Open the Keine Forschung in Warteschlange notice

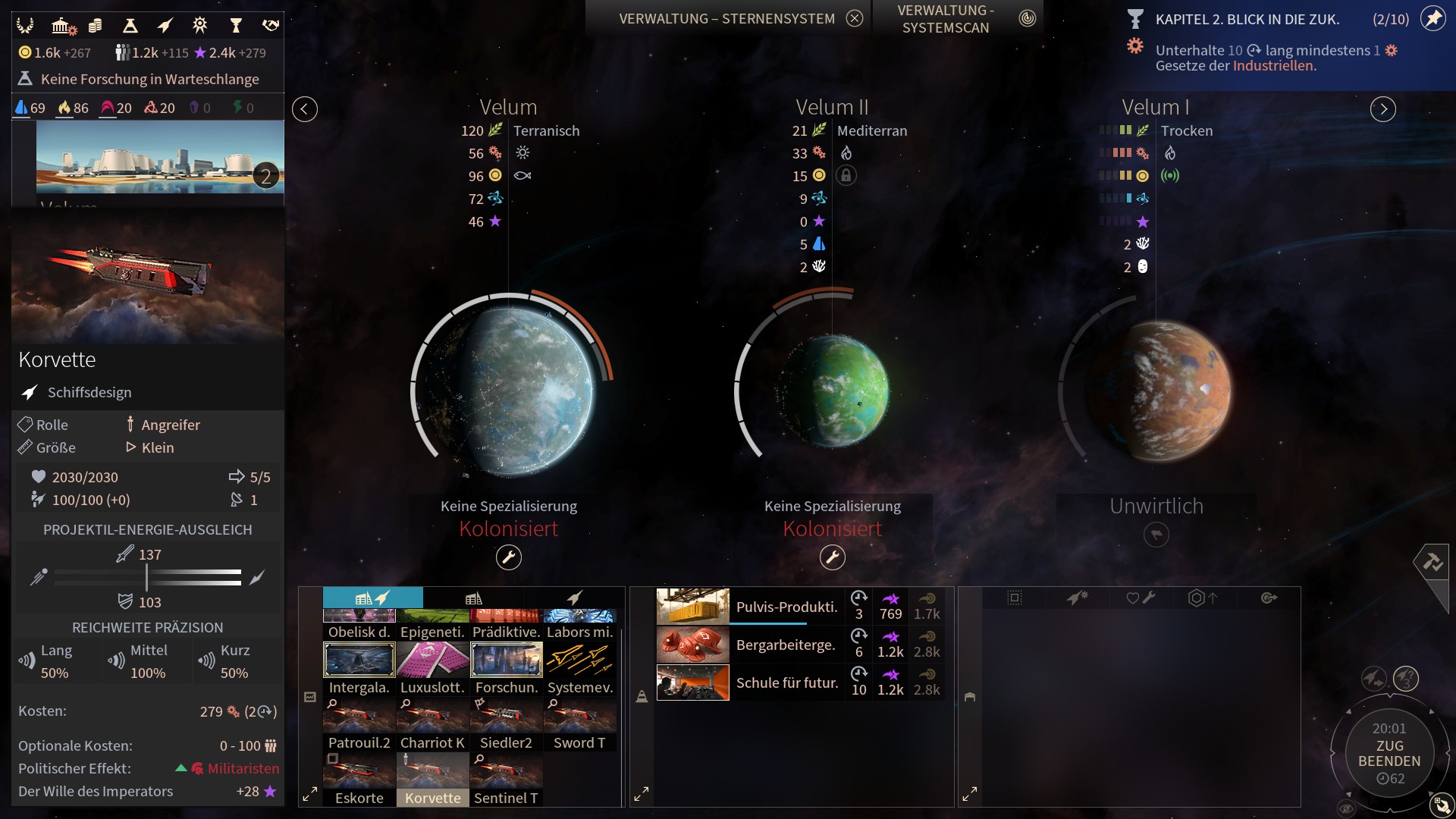149,79
